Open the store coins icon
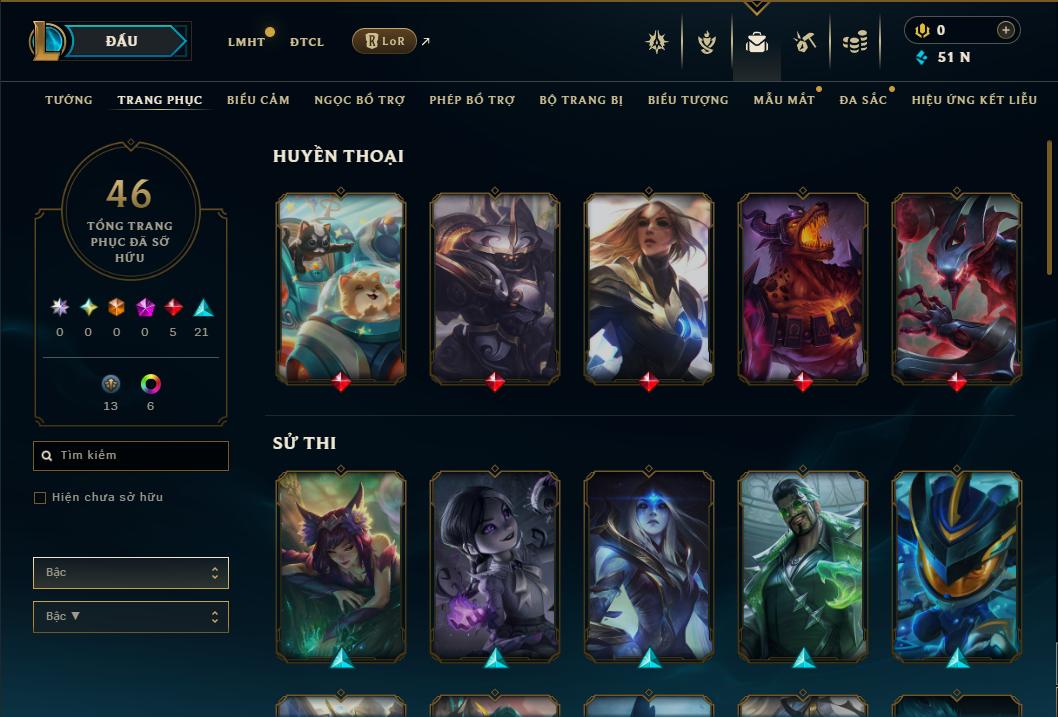 click(854, 42)
